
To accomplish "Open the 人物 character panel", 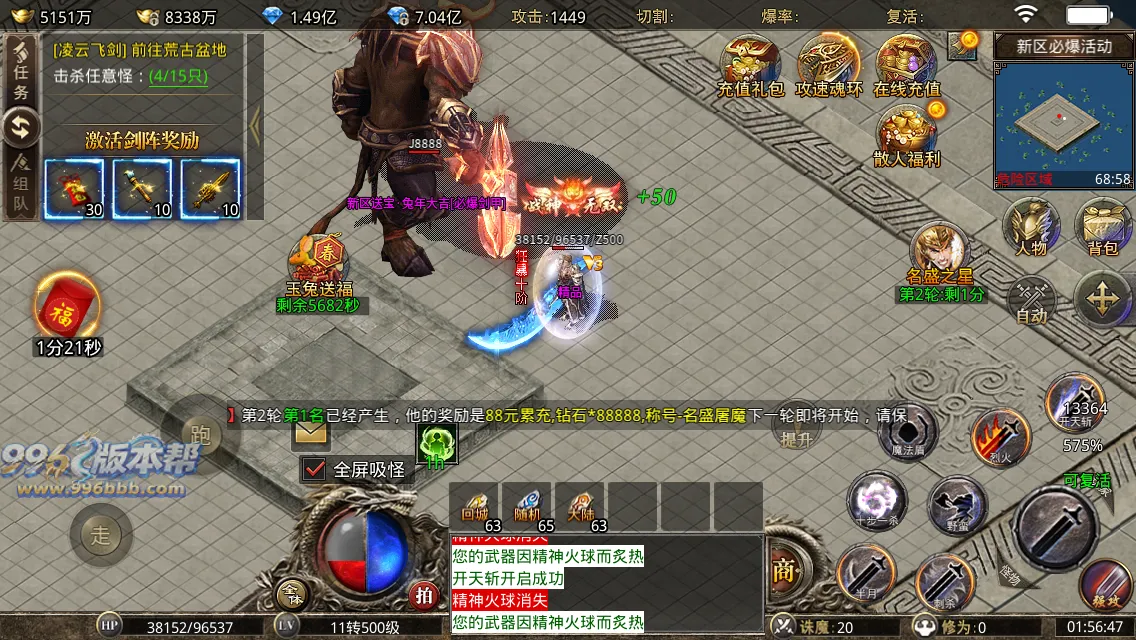I will [1031, 224].
